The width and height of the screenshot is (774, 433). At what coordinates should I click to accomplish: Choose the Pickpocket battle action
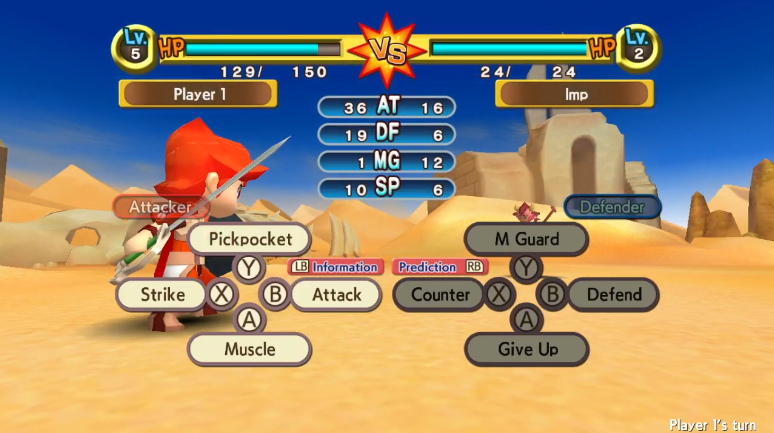click(x=250, y=239)
